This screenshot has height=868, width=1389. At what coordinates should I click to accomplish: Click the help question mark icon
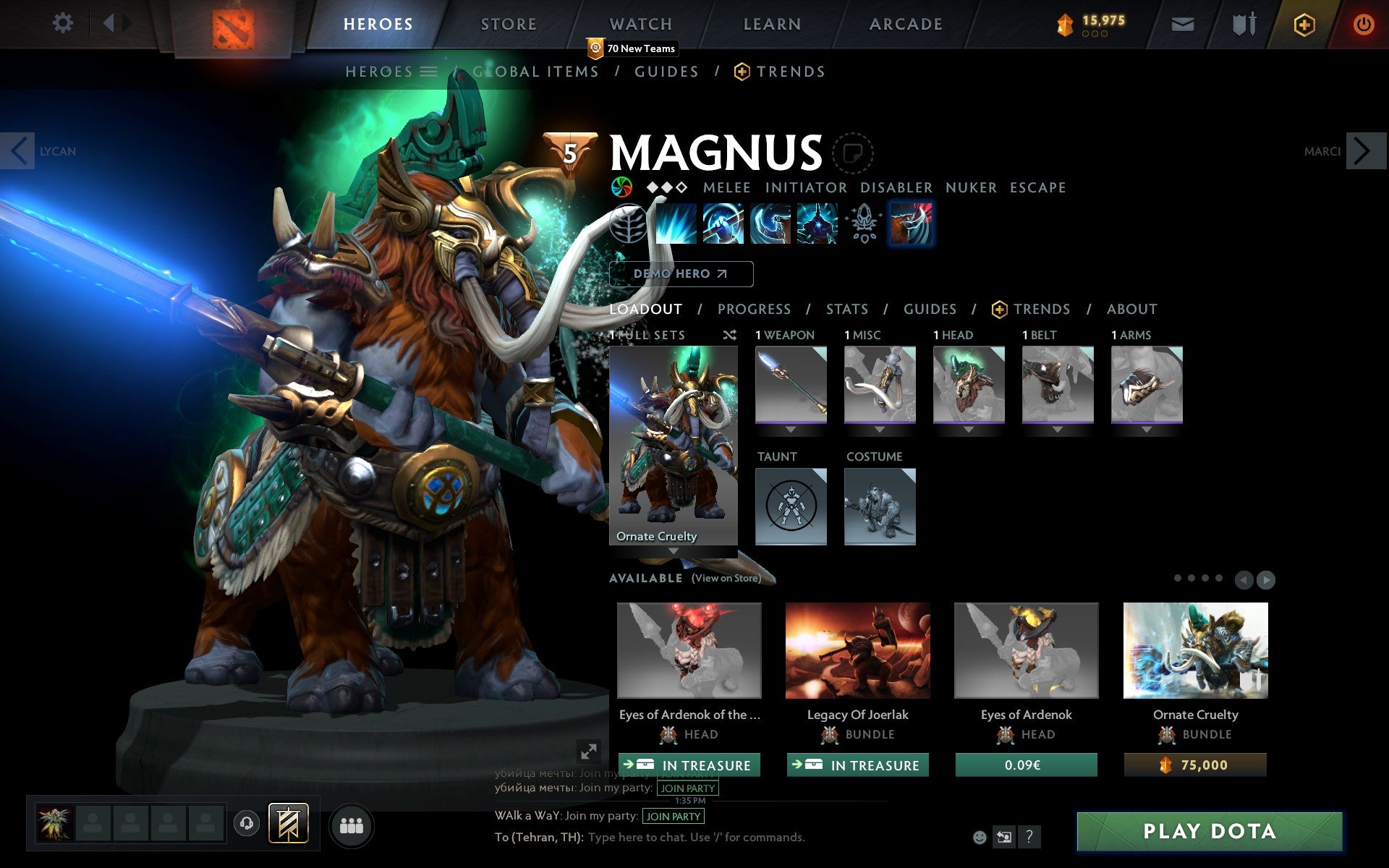point(1030,837)
